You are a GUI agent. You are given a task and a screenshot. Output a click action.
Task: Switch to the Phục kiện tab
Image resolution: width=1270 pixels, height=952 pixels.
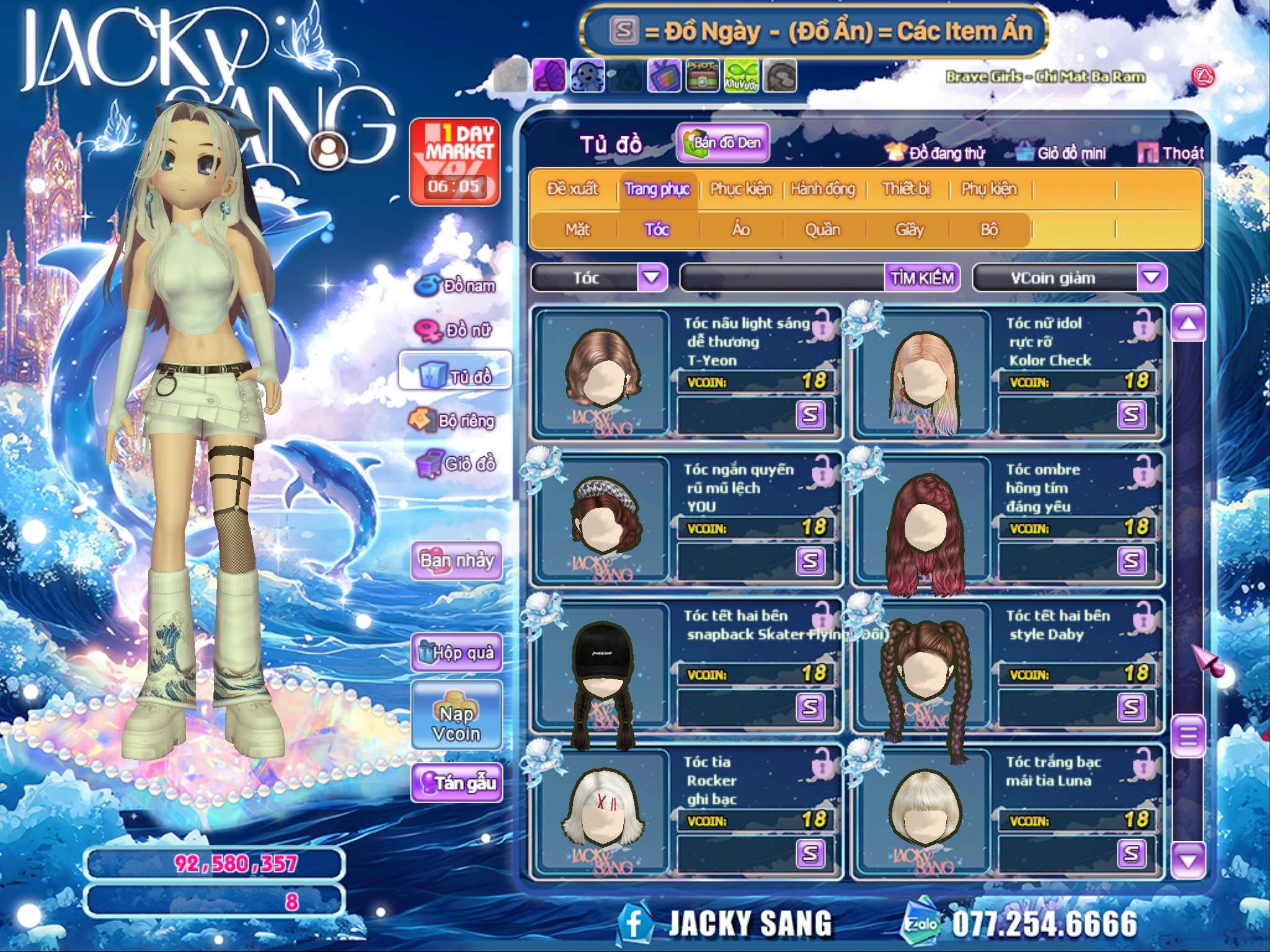pos(740,189)
